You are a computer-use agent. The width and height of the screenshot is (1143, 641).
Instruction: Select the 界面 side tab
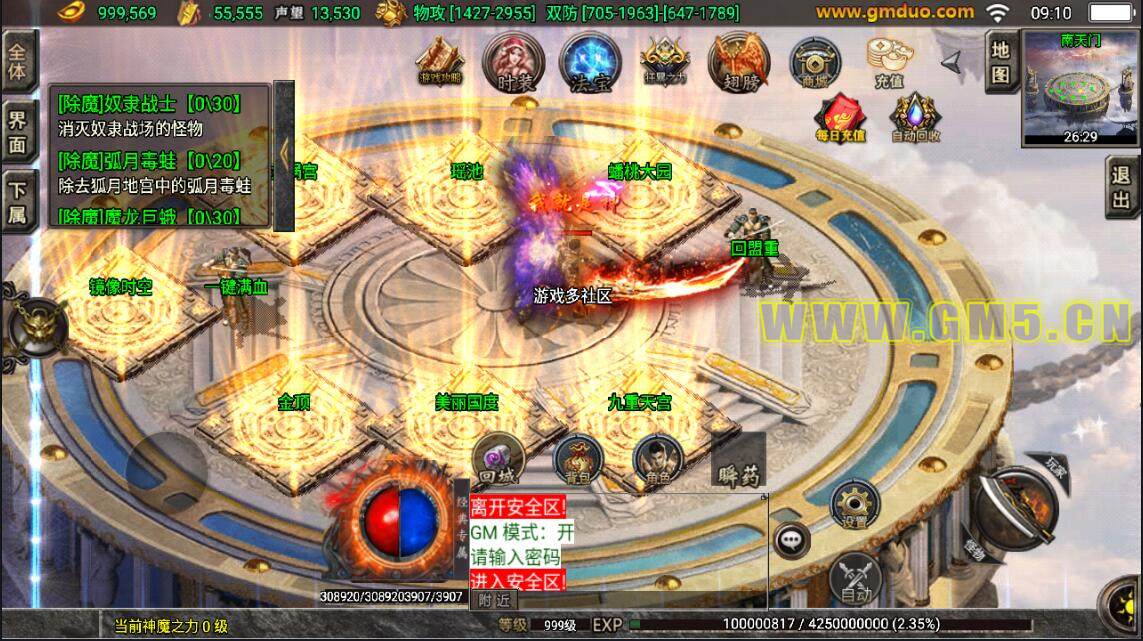16,132
